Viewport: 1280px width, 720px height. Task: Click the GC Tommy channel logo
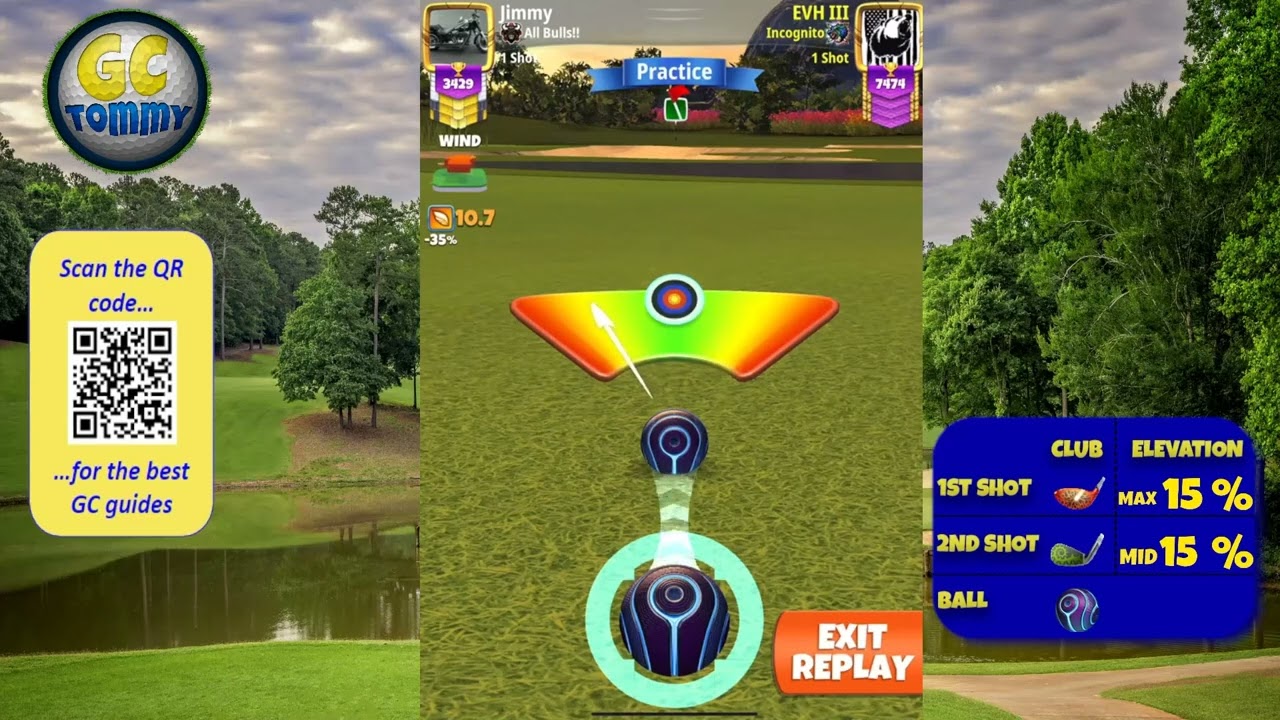pyautogui.click(x=126, y=92)
